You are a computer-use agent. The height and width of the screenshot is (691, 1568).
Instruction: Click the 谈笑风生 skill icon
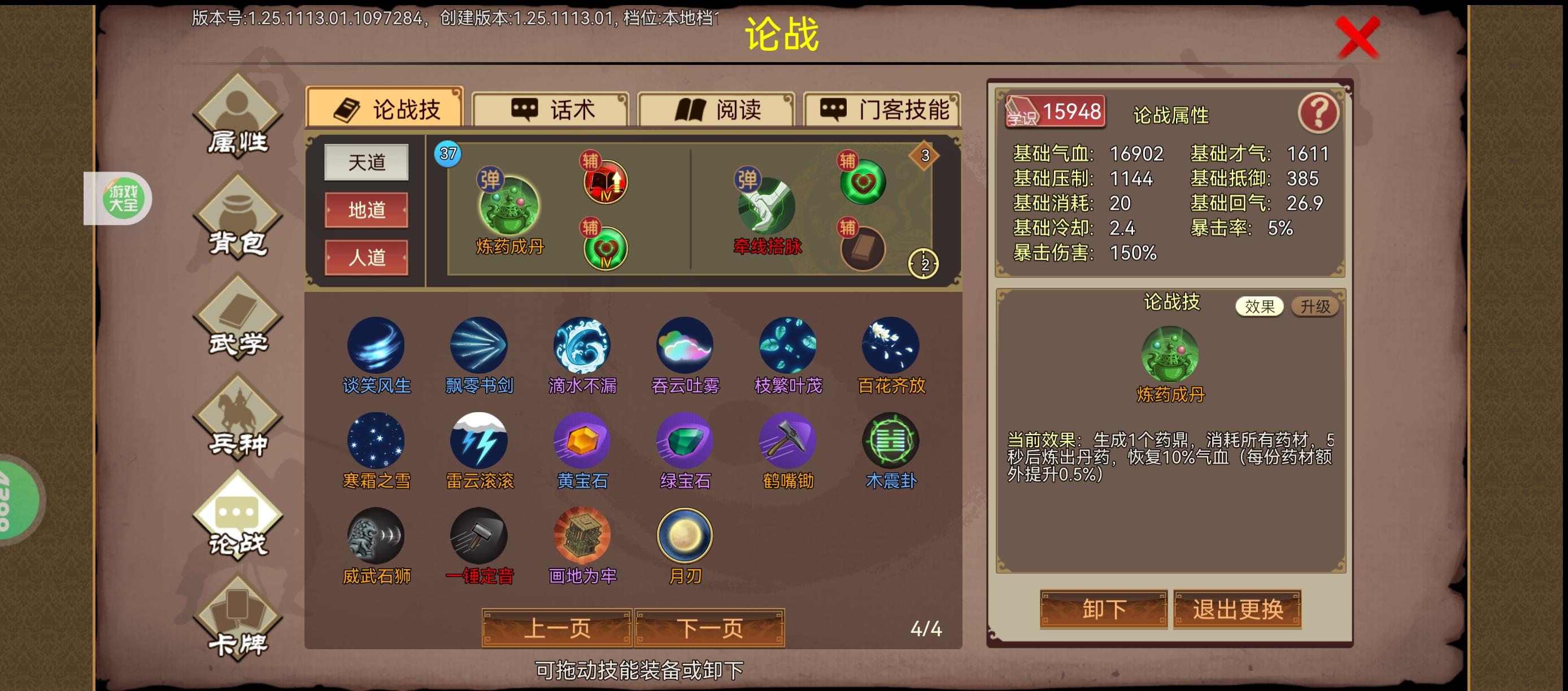point(376,345)
